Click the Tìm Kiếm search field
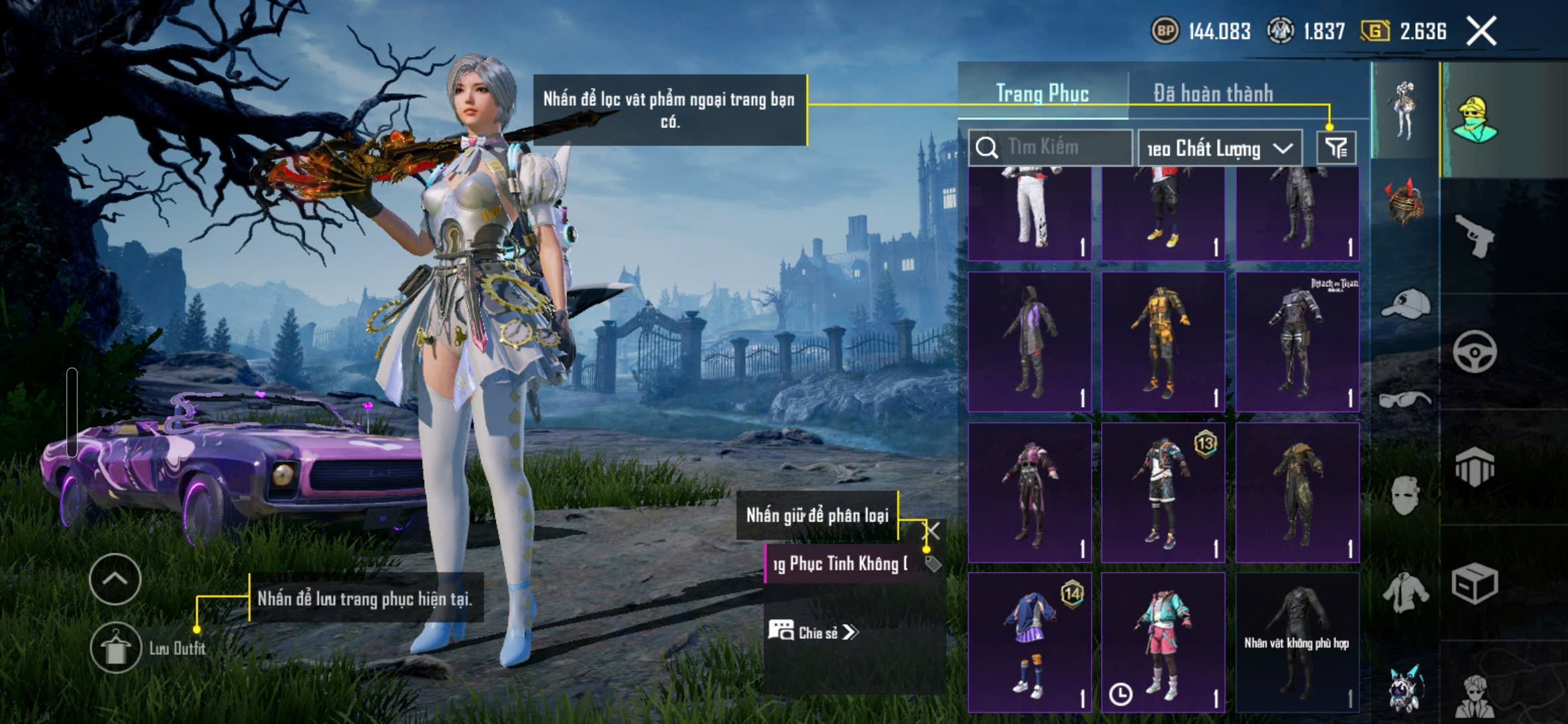 [x=1051, y=147]
